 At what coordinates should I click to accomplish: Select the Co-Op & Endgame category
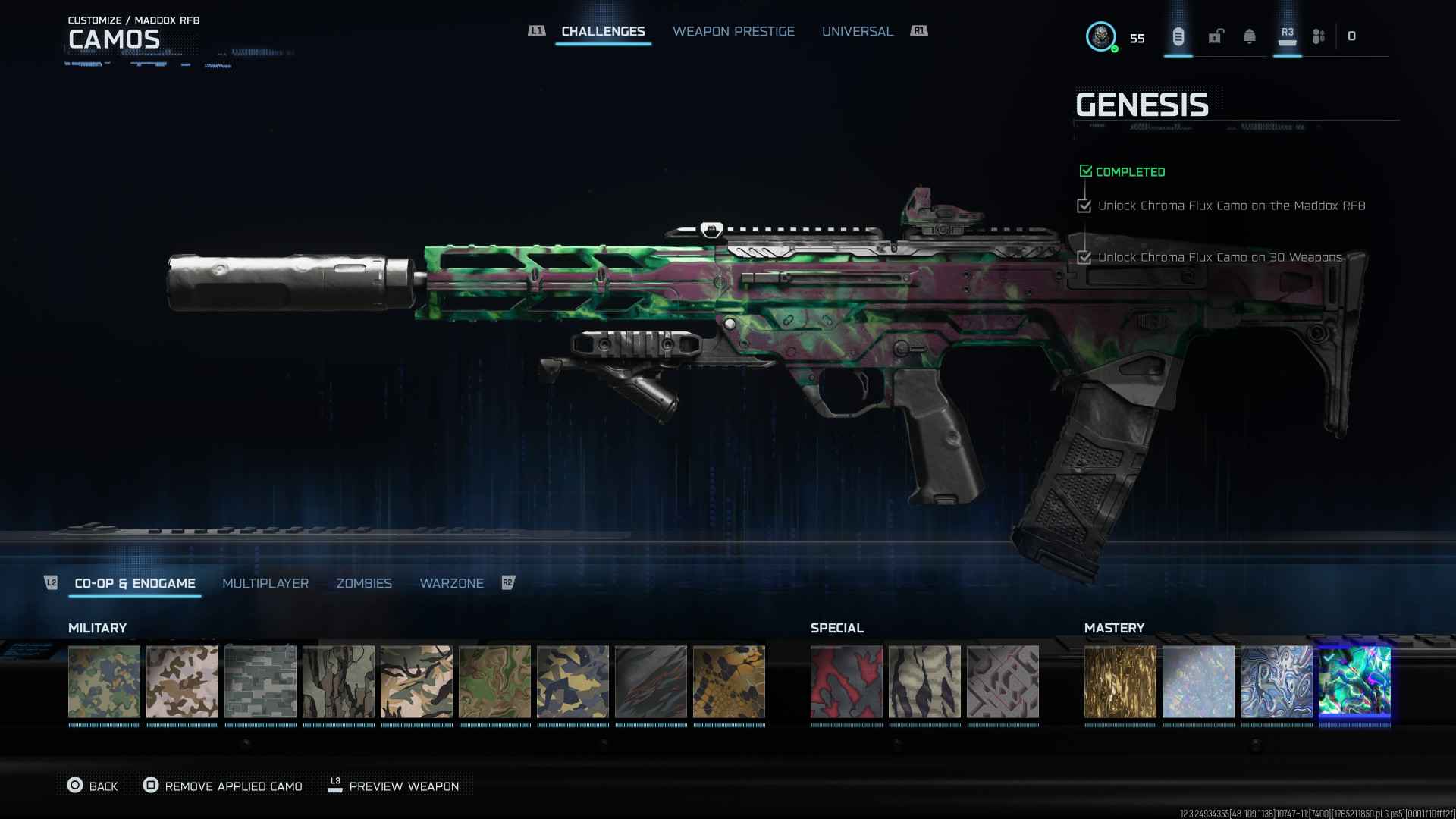pyautogui.click(x=135, y=583)
